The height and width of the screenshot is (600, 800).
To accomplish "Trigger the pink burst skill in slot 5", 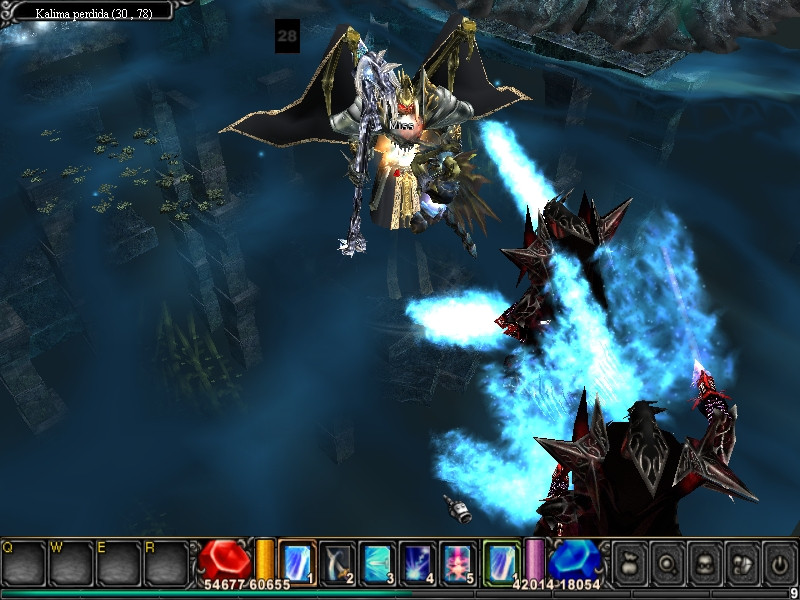I will (456, 562).
